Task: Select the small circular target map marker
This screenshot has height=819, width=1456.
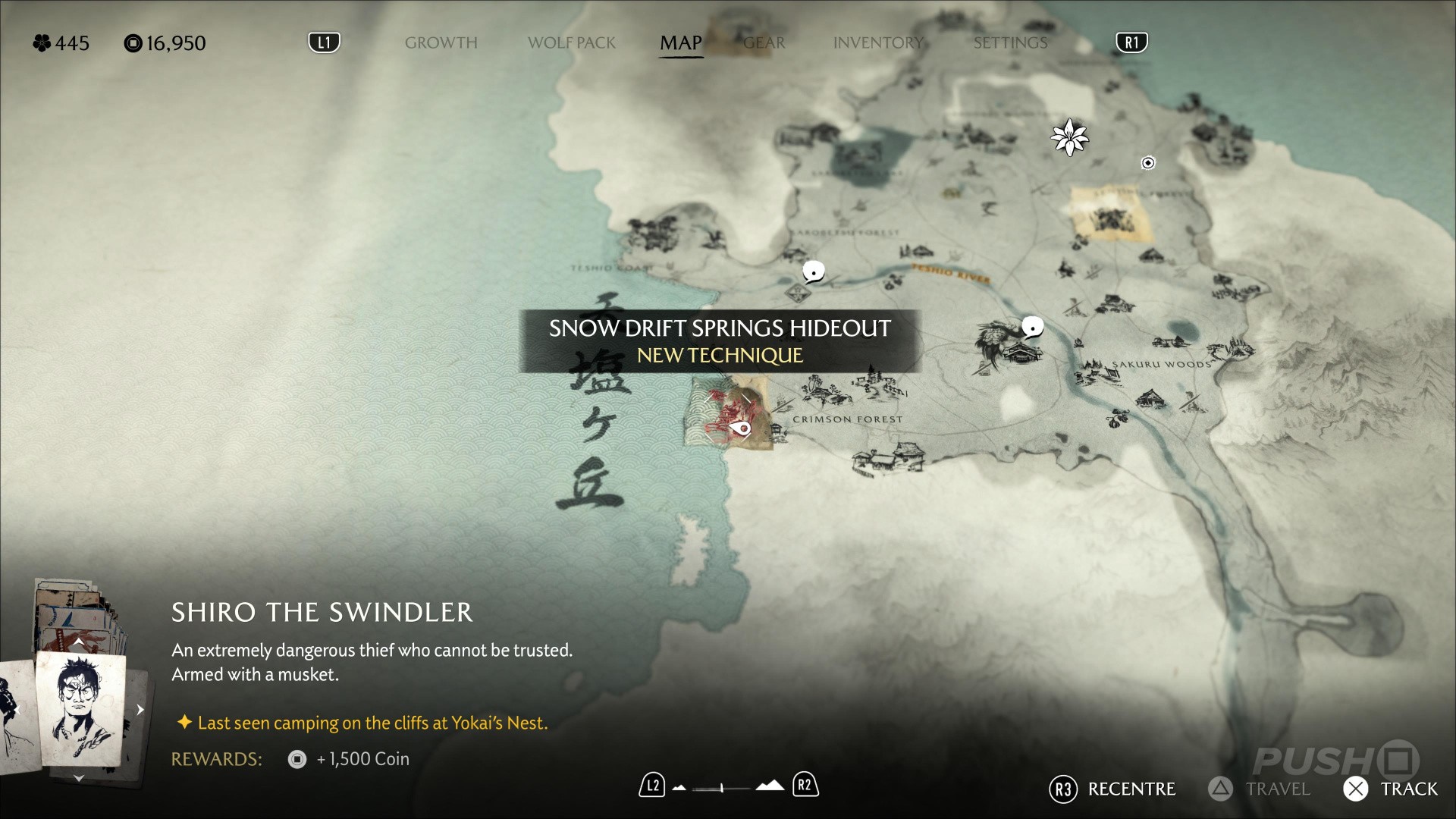Action: coord(1148,163)
